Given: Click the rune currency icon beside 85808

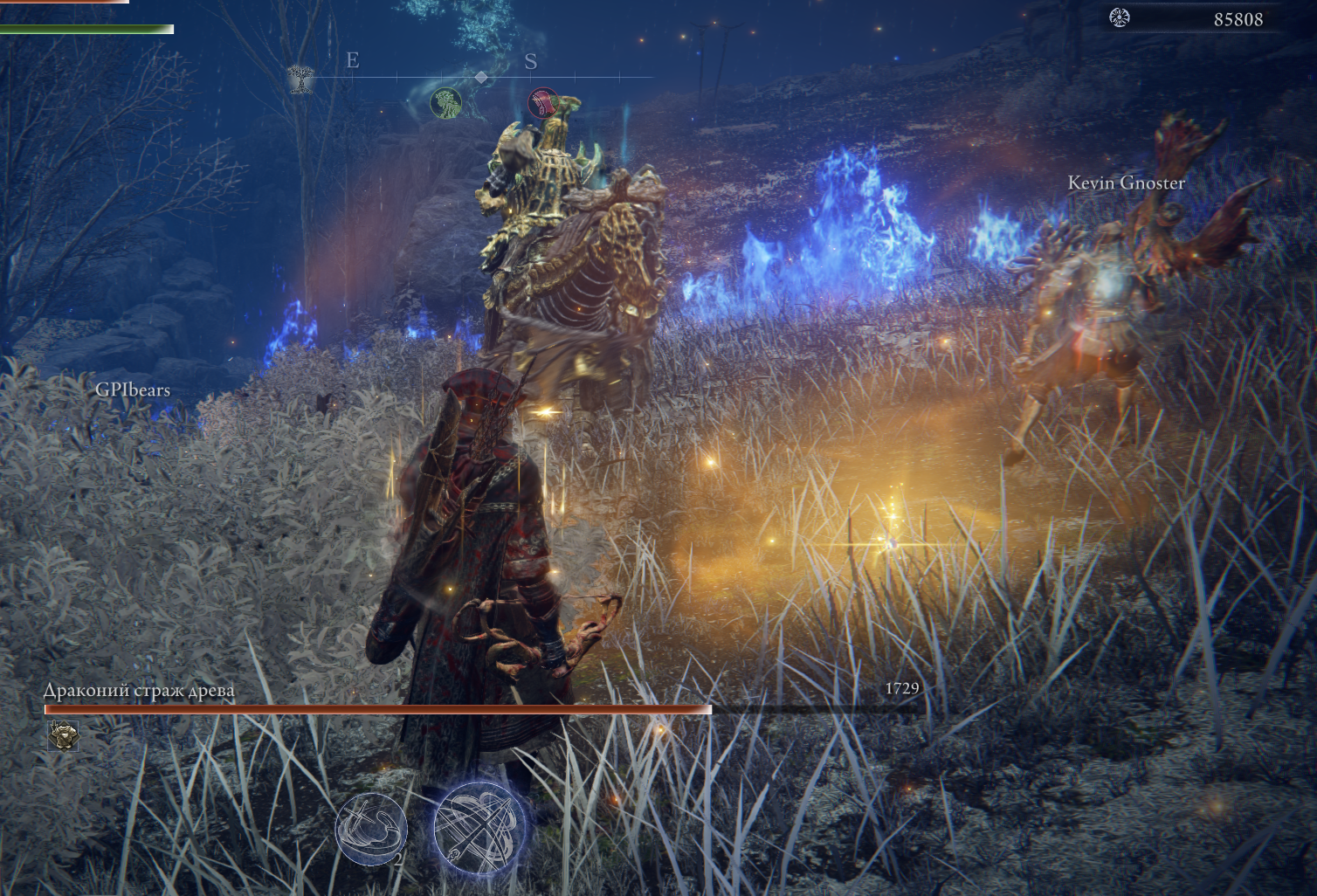Looking at the screenshot, I should point(1119,17).
